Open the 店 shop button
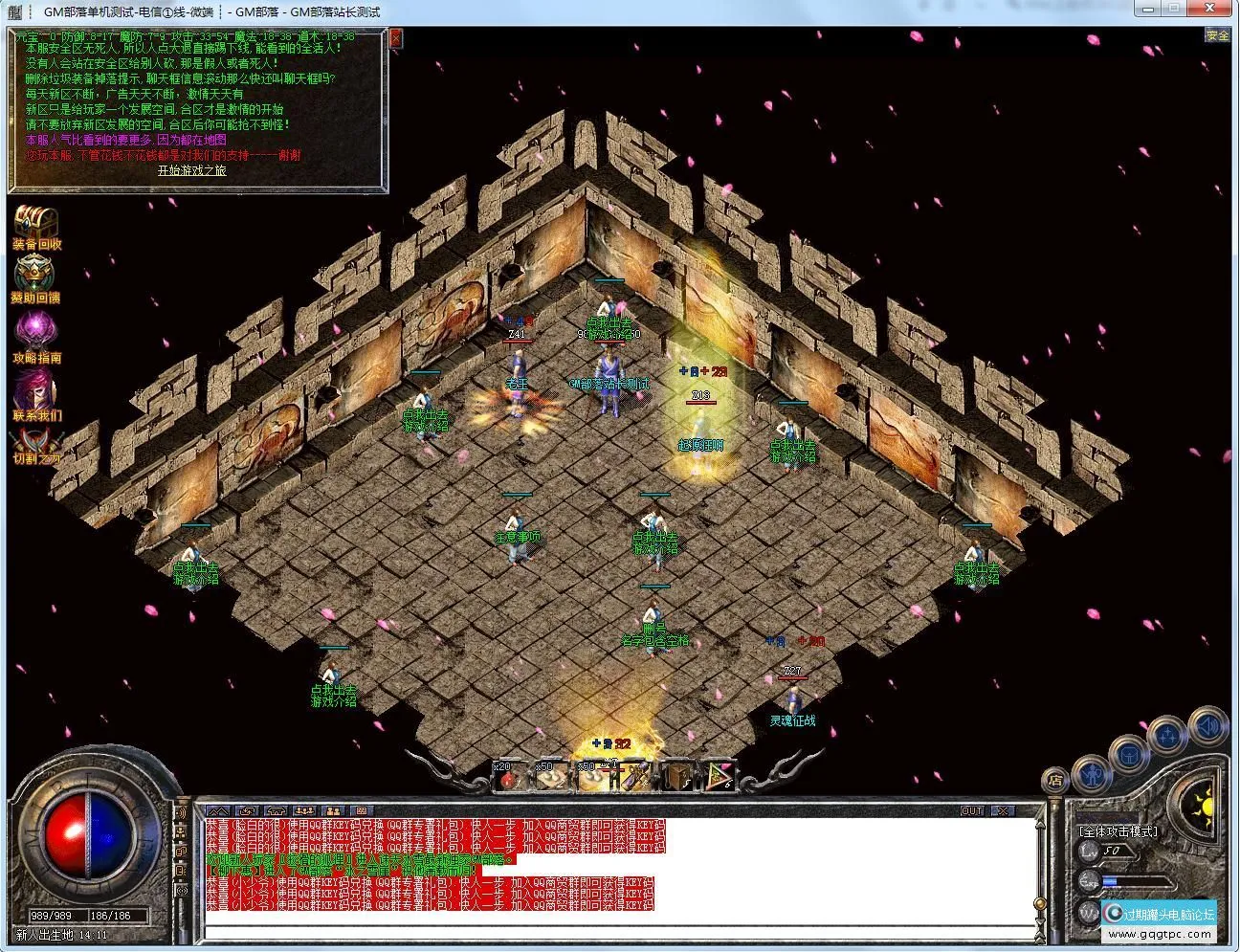This screenshot has width=1240, height=952. [x=1054, y=779]
